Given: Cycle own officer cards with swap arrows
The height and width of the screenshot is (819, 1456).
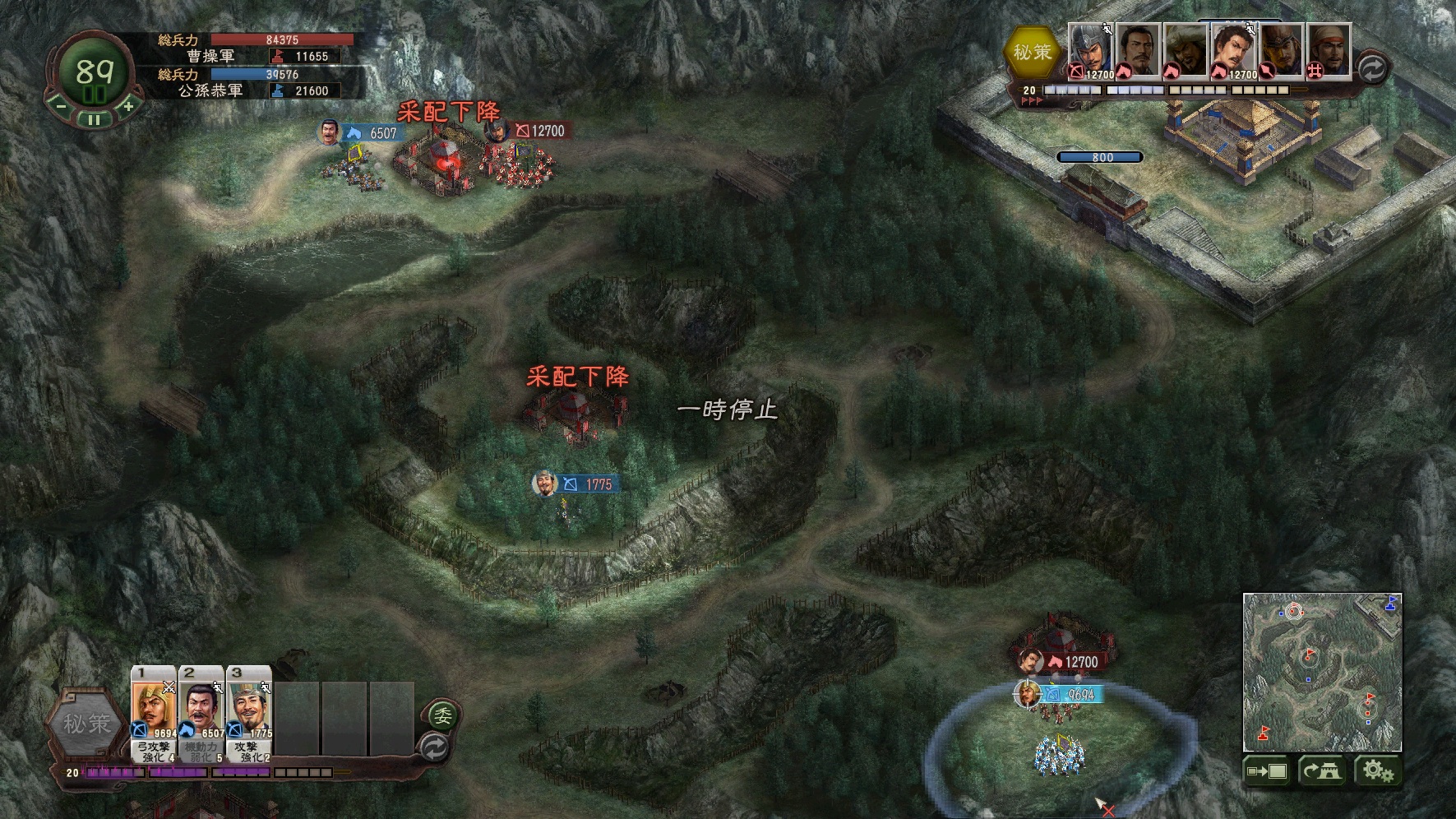Looking at the screenshot, I should 434,747.
